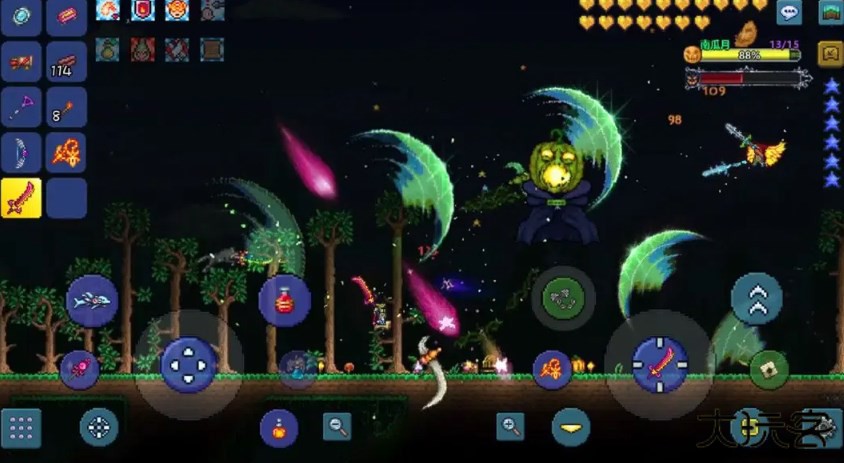This screenshot has width=844, height=463.
Task: Select the item stack showing 114
Action: pos(66,61)
